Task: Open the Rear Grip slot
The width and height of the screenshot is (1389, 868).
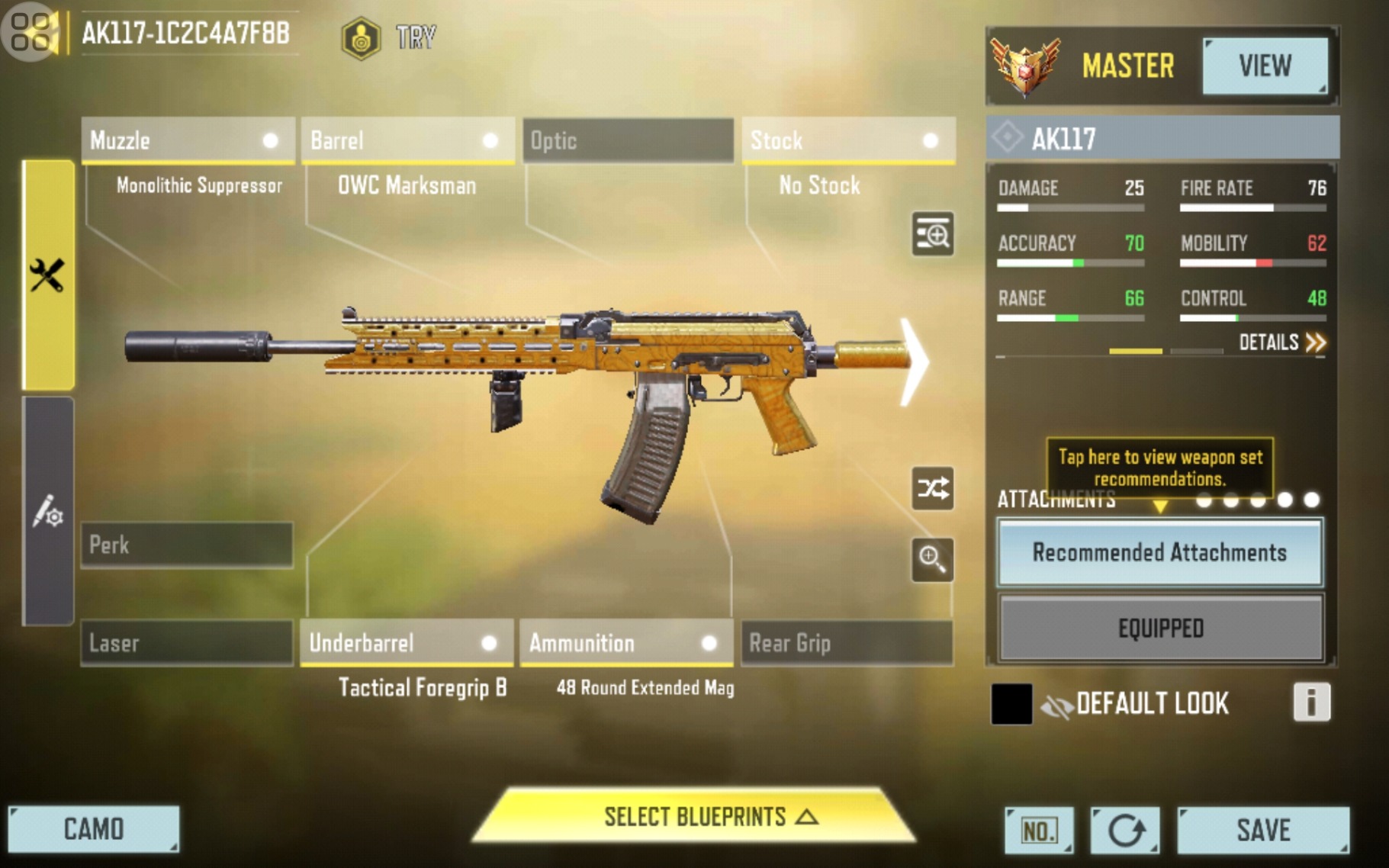Action: coord(847,643)
